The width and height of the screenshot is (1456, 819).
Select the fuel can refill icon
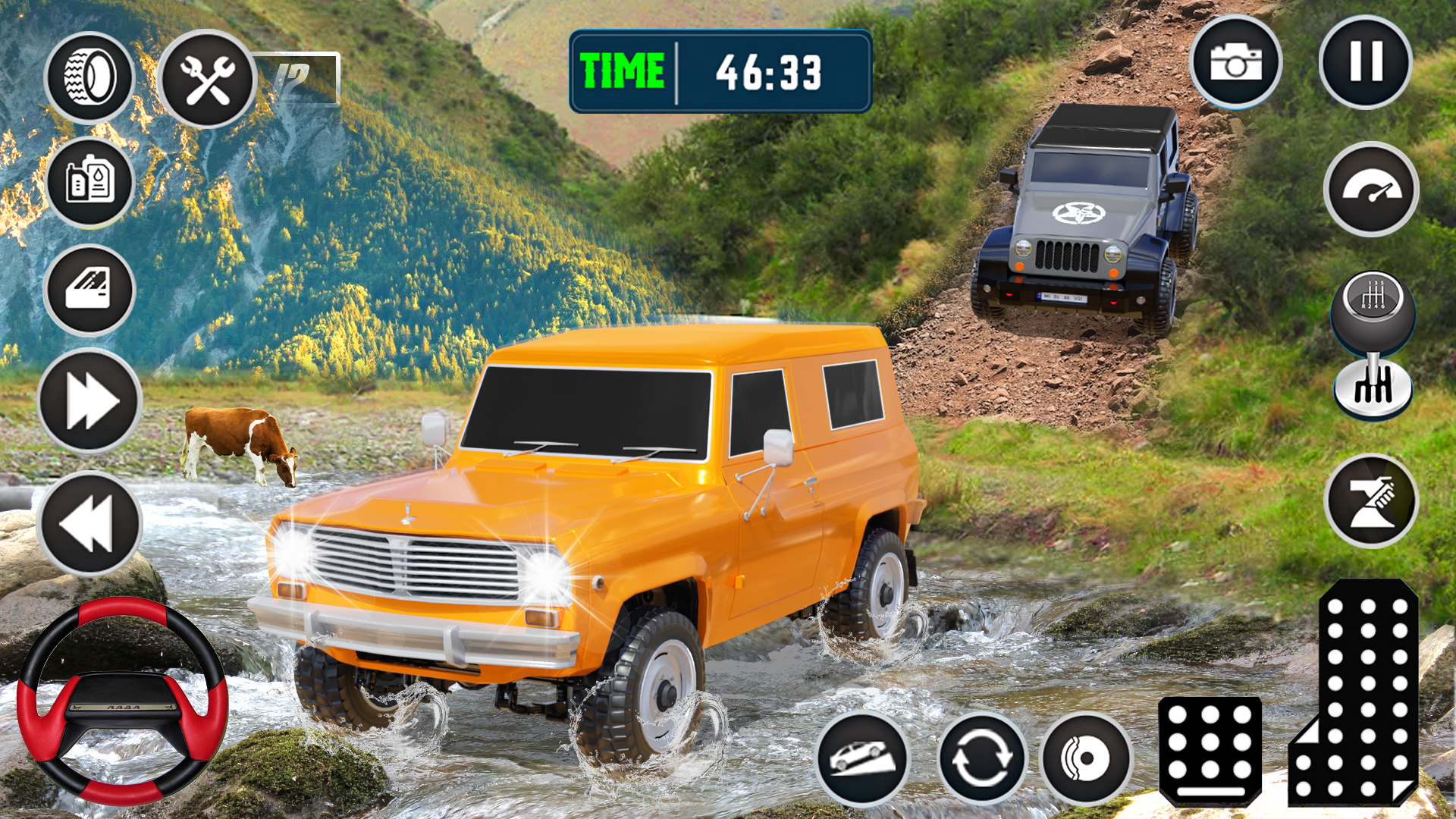point(90,183)
